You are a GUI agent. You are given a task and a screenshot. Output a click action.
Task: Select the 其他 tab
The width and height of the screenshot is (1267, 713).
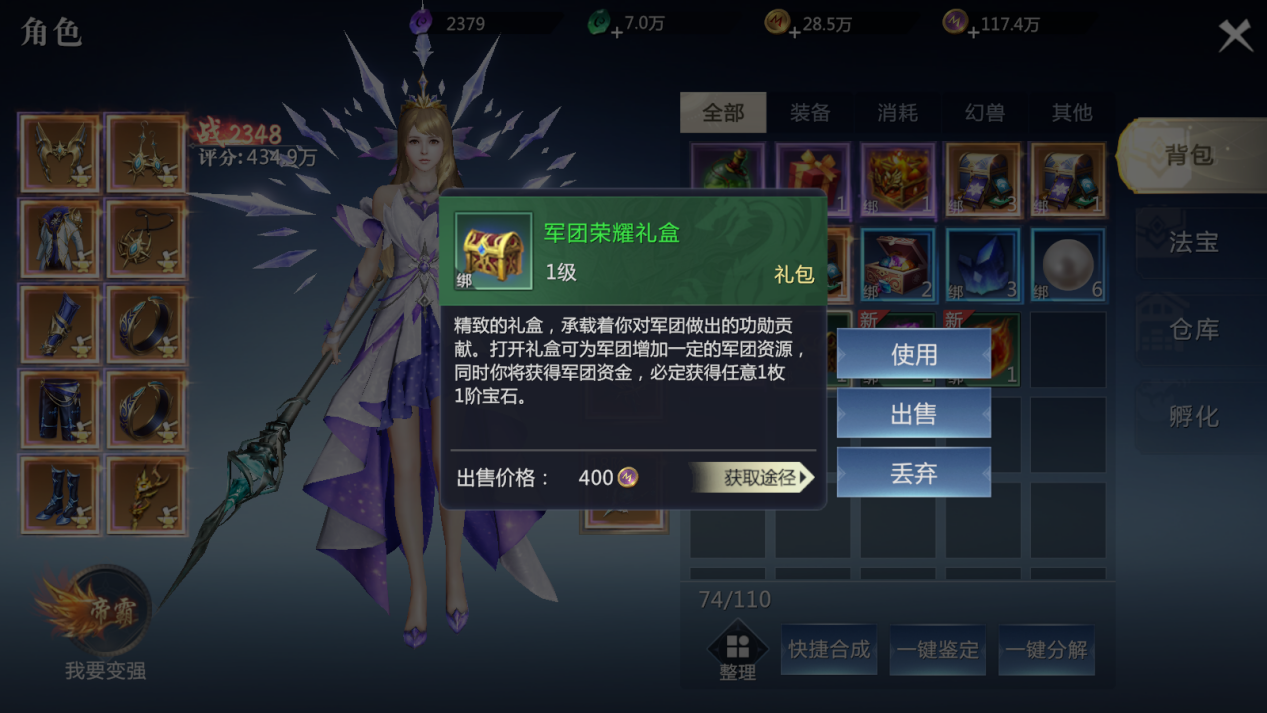tap(1071, 113)
